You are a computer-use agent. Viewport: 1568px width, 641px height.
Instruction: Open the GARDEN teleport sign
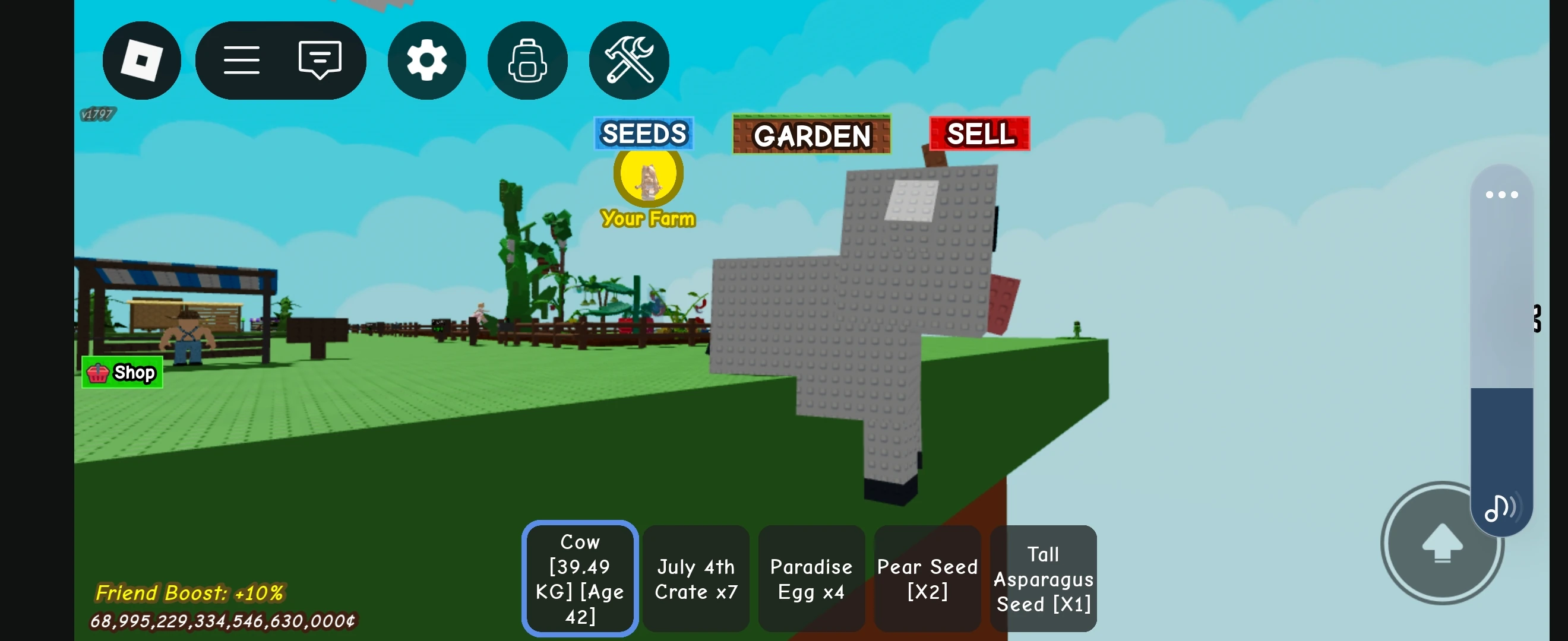click(812, 135)
